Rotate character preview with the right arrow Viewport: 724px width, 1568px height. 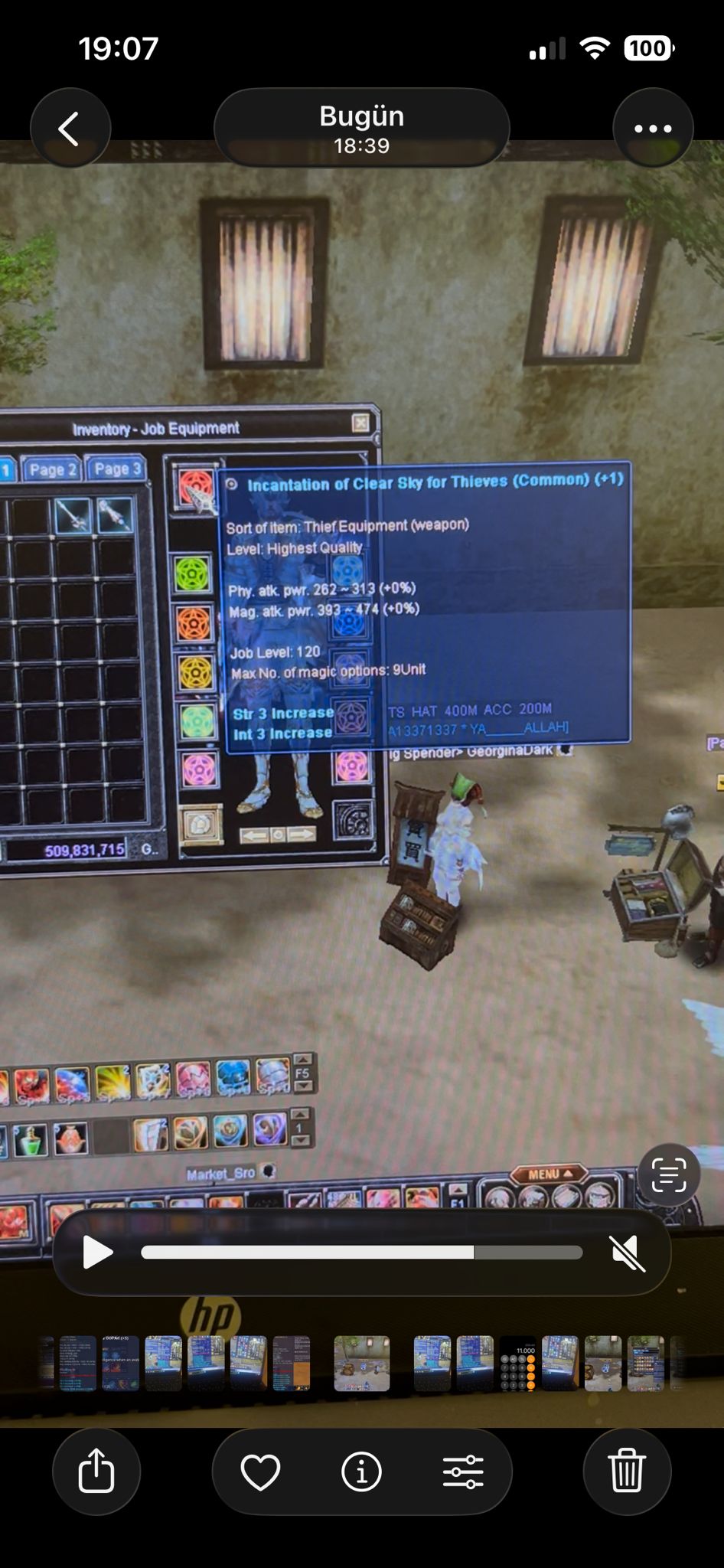(x=302, y=835)
